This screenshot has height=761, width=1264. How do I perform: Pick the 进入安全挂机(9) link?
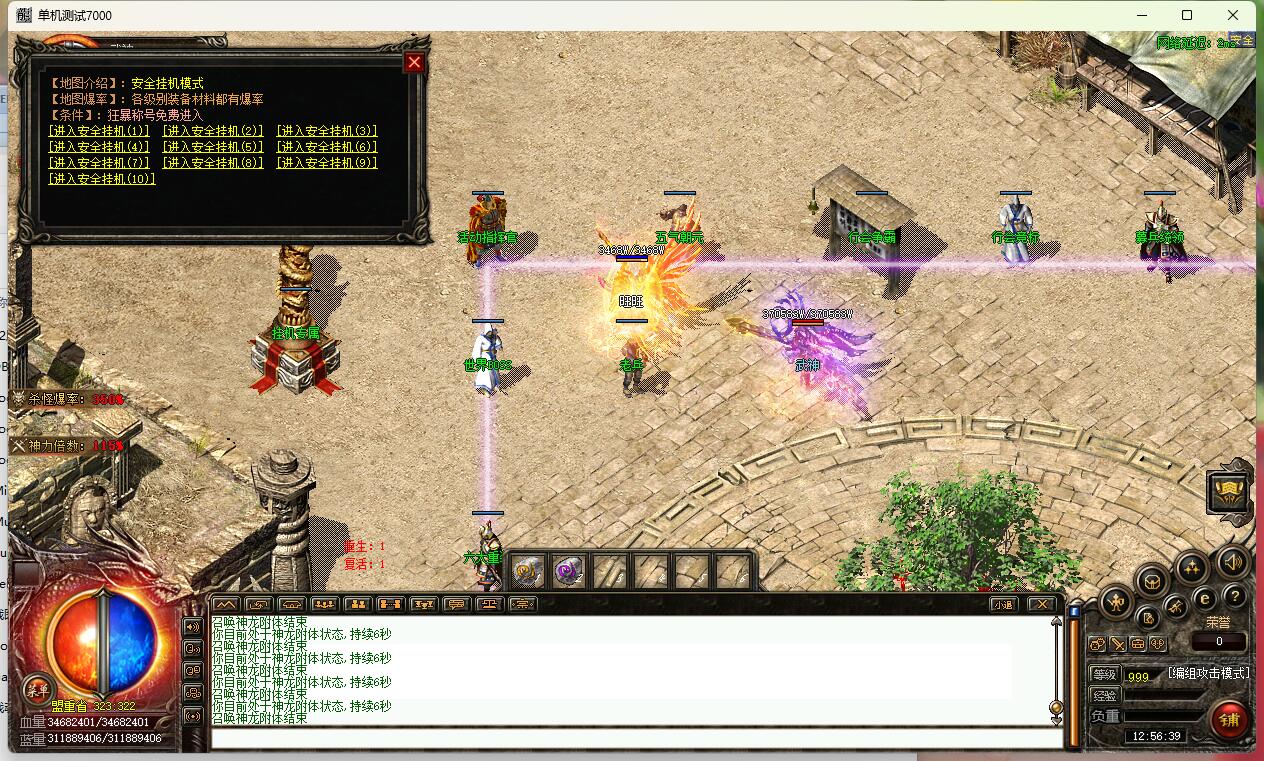coord(327,163)
